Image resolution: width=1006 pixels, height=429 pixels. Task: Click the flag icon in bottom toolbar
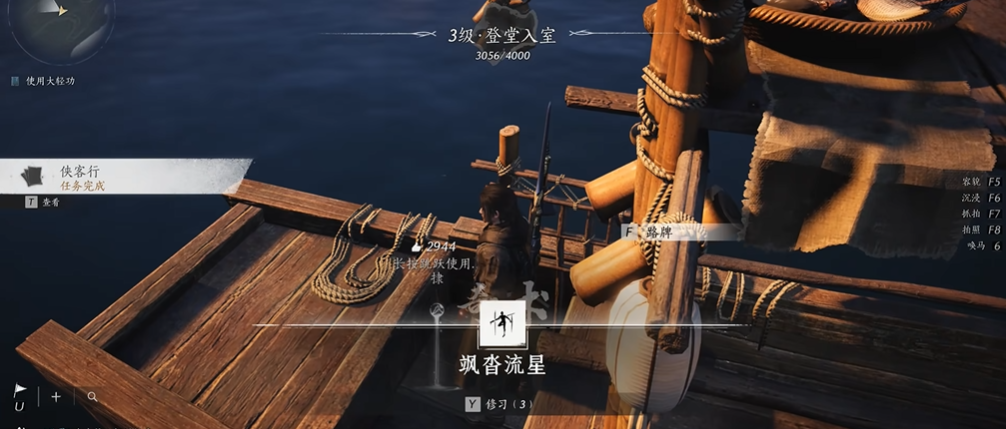(20, 391)
